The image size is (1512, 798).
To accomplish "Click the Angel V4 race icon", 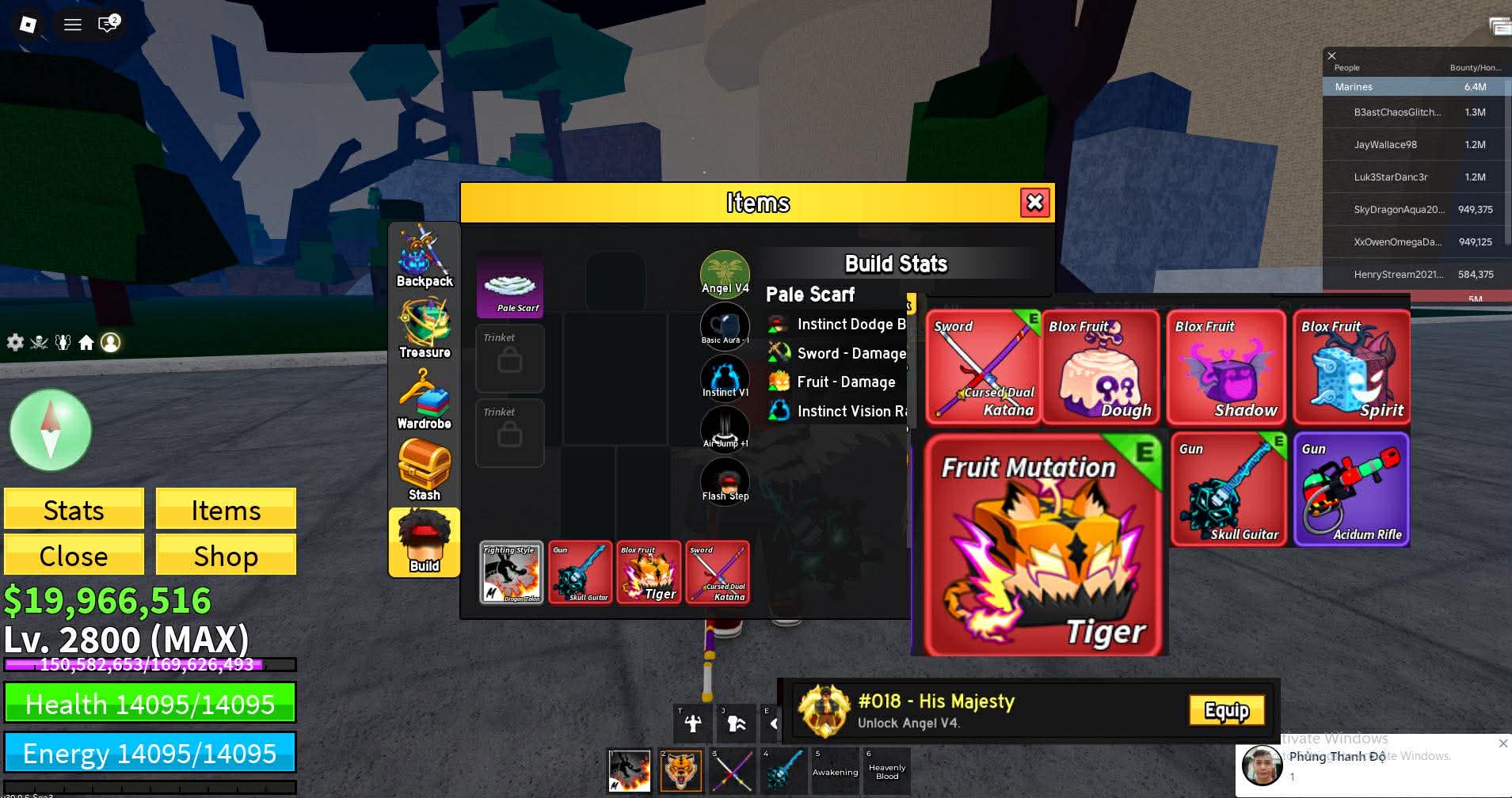I will 725,272.
